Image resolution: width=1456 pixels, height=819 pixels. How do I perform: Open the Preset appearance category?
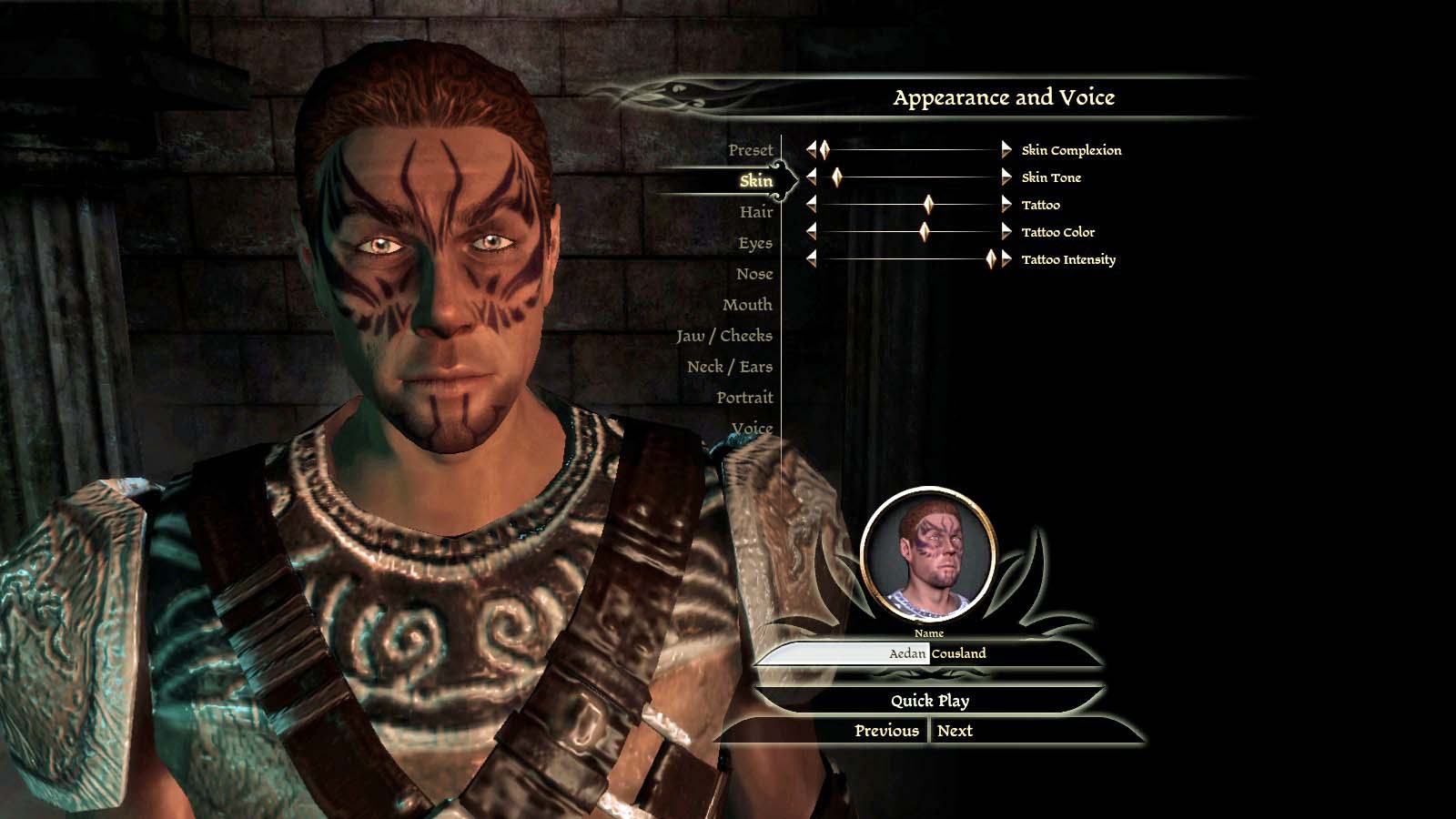click(x=750, y=150)
